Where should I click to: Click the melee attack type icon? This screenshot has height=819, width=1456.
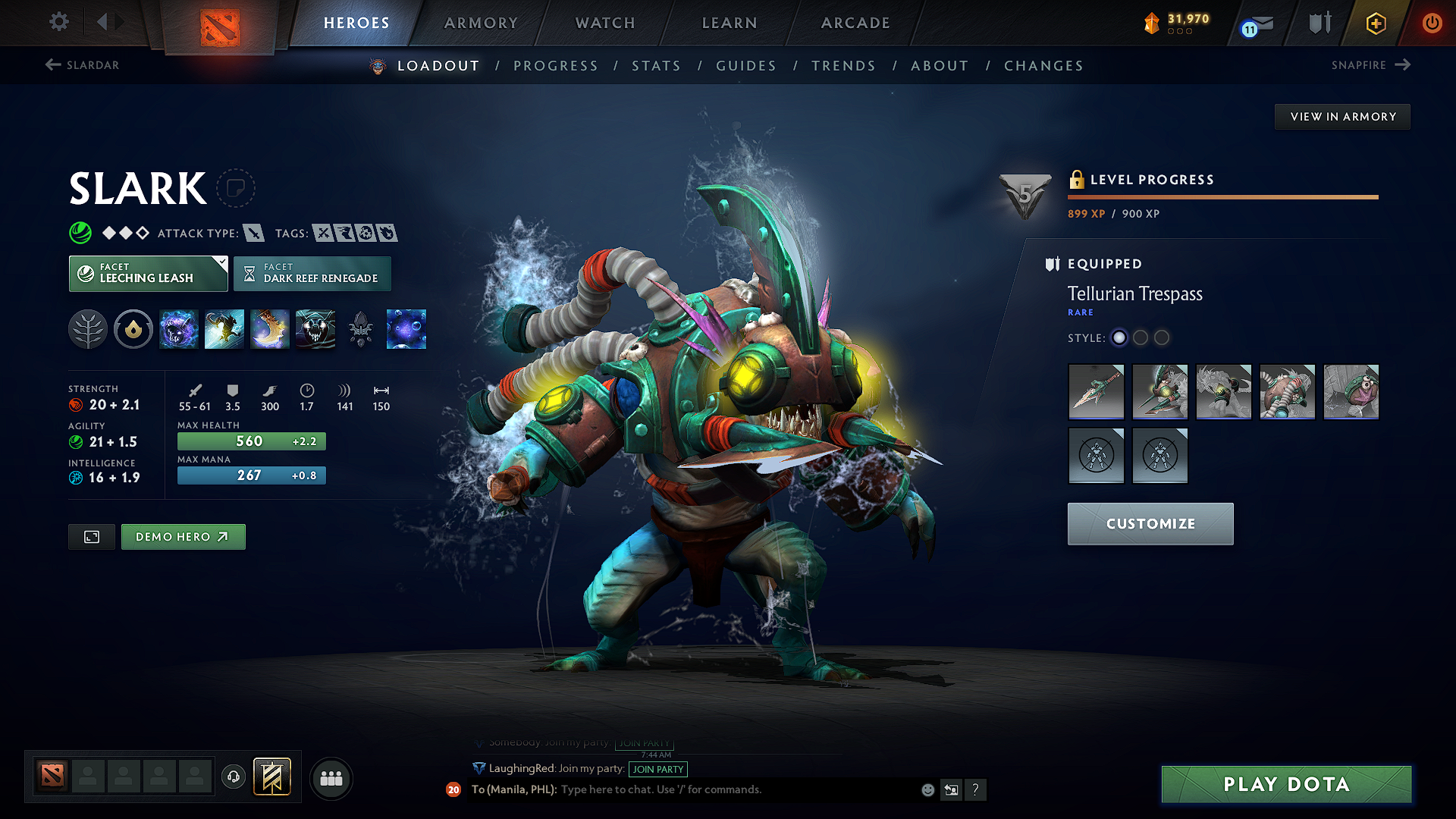tap(256, 233)
